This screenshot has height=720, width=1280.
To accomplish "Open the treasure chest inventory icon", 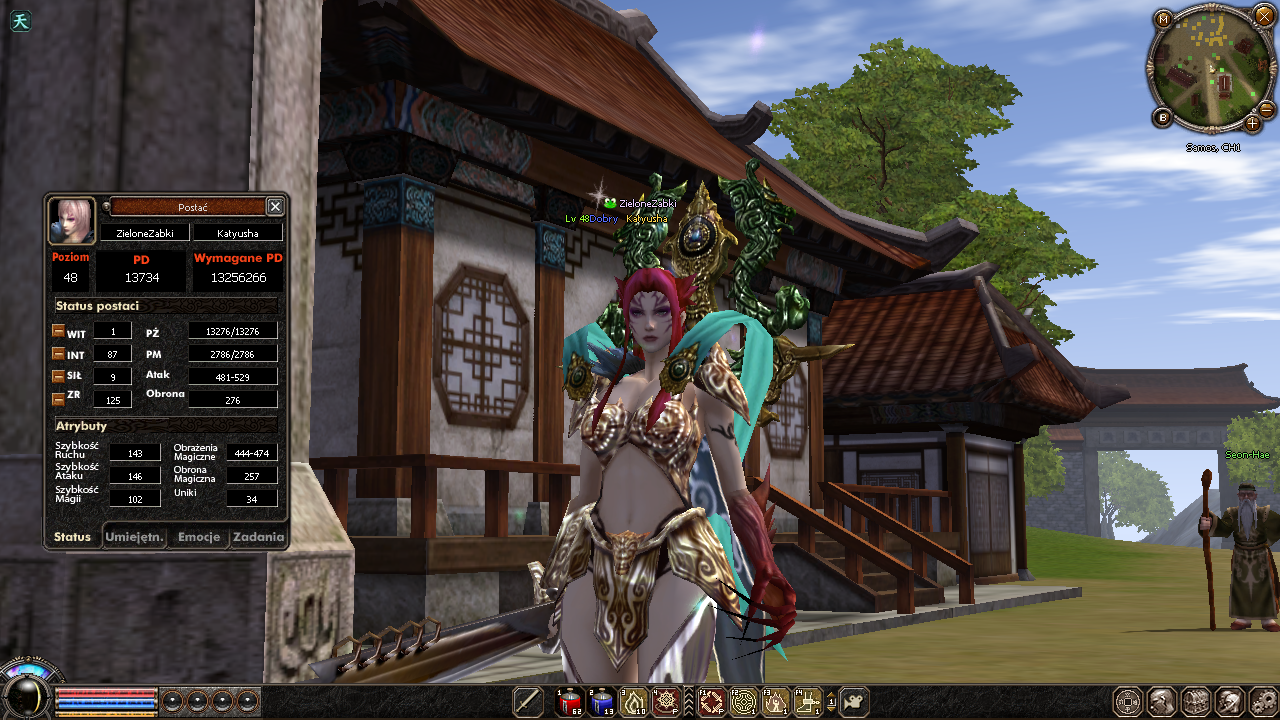I will [1196, 702].
